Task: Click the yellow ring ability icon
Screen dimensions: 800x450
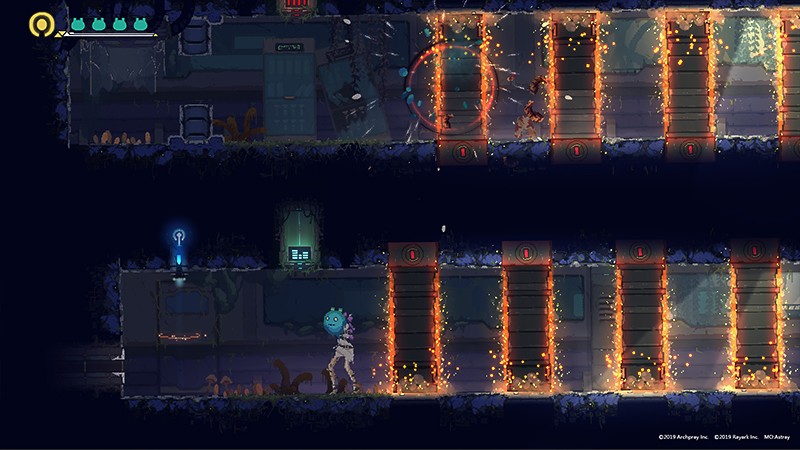Action: tap(41, 23)
